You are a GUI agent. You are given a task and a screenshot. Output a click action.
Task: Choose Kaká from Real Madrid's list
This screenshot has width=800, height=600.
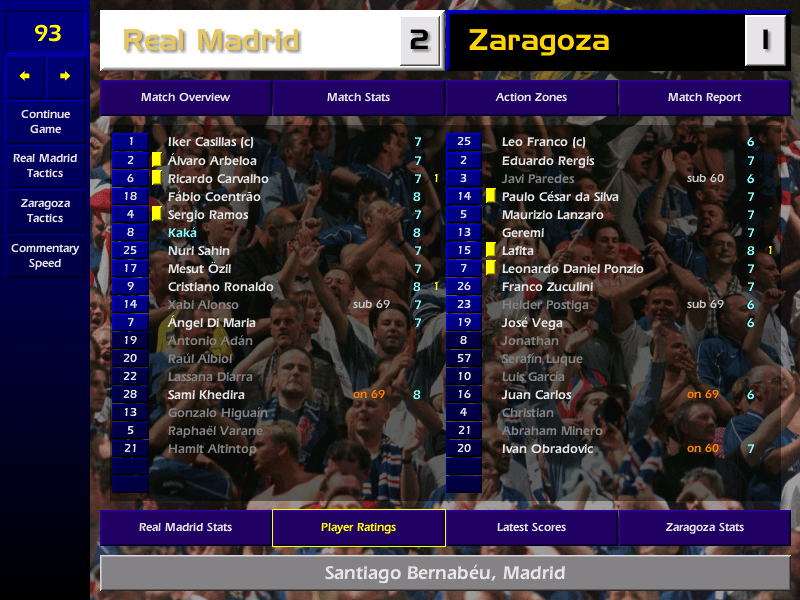183,233
